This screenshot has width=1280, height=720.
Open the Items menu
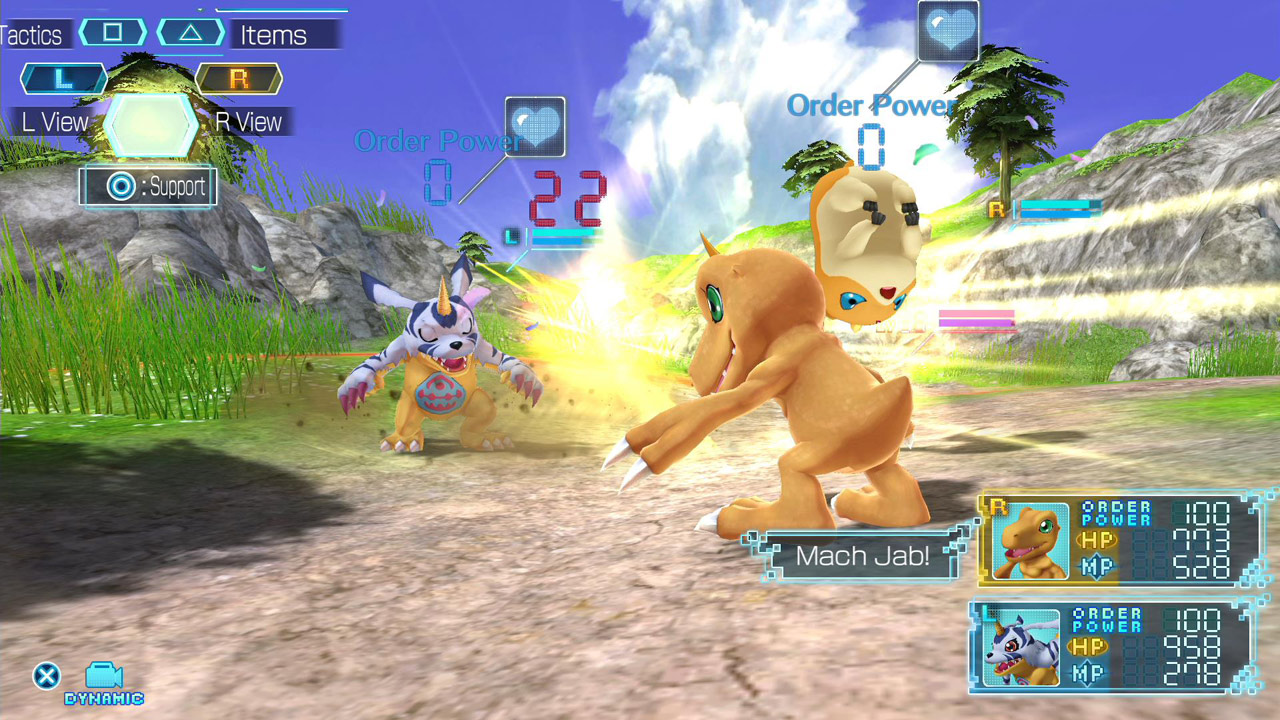(x=275, y=35)
